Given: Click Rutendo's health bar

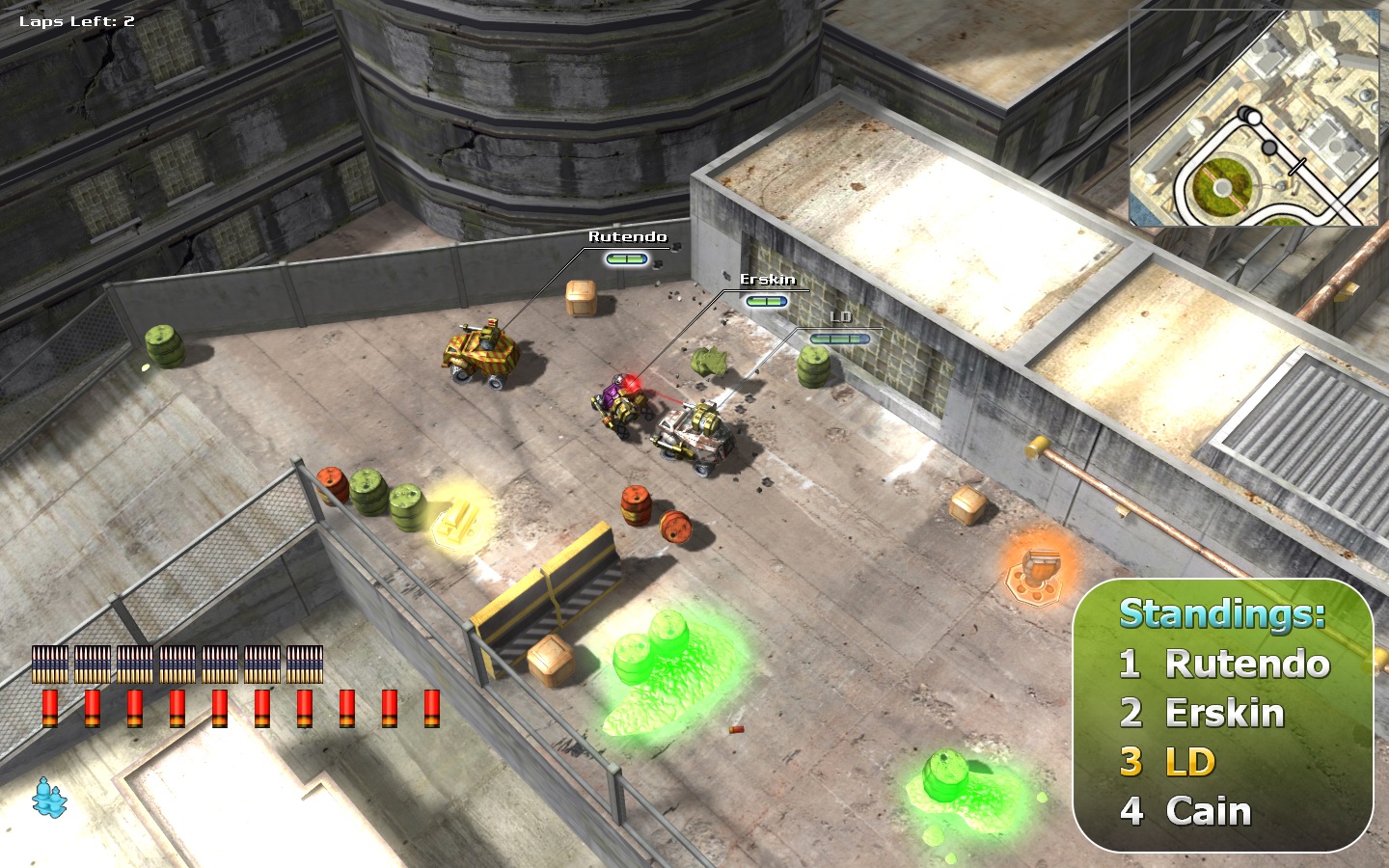Looking at the screenshot, I should [x=627, y=258].
